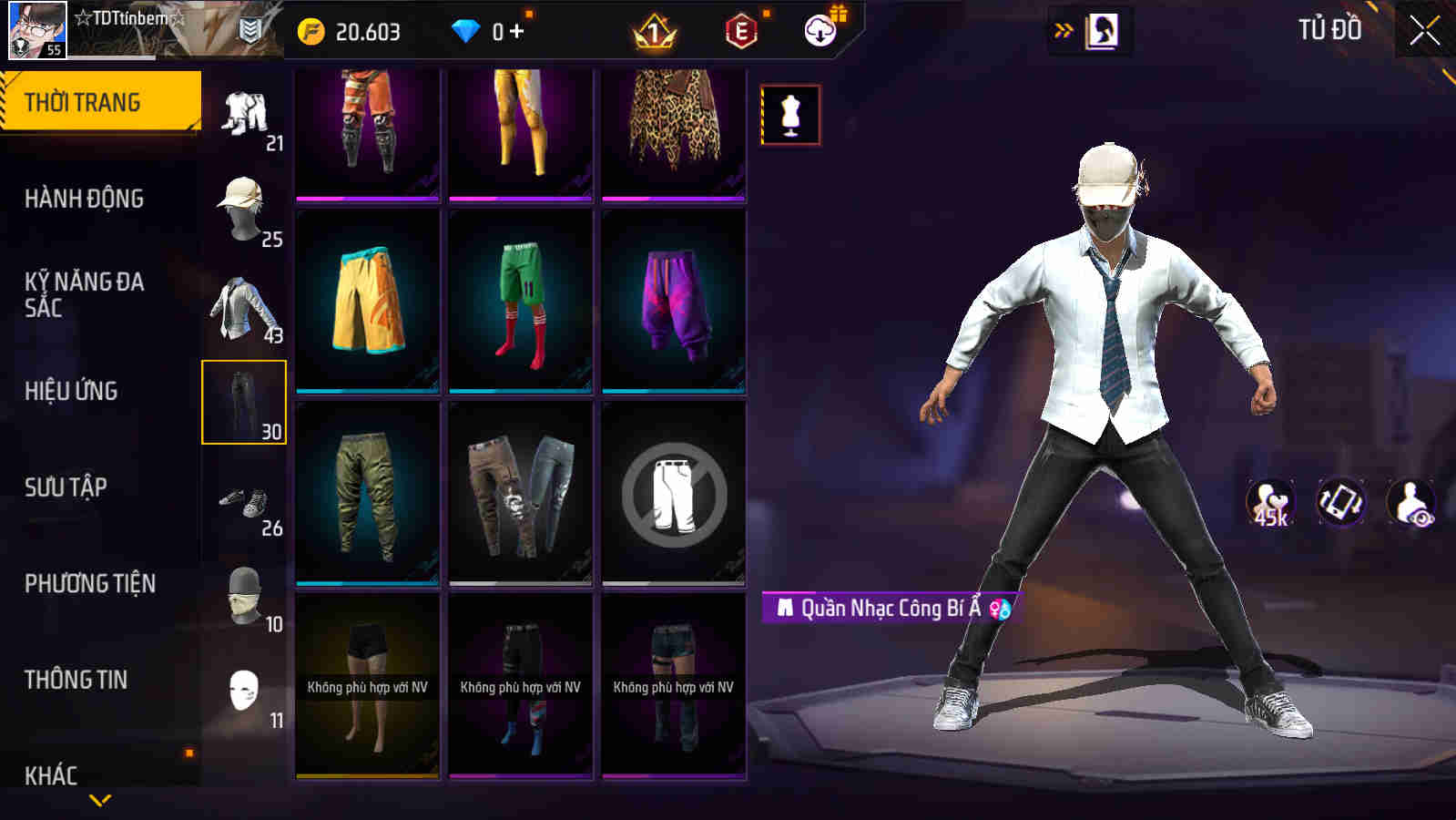Screen dimensions: 1456x820
Task: Select the shoes category in the sidebar
Action: tap(244, 504)
